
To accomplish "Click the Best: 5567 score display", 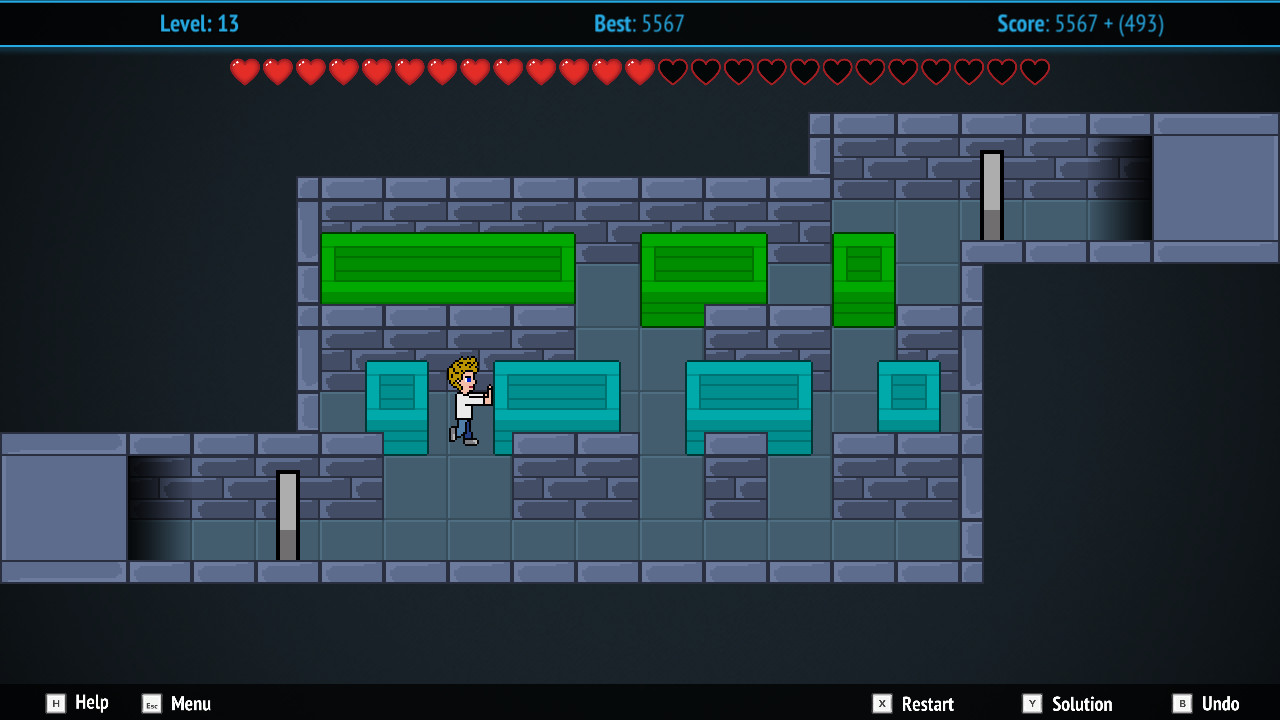I will (x=638, y=23).
